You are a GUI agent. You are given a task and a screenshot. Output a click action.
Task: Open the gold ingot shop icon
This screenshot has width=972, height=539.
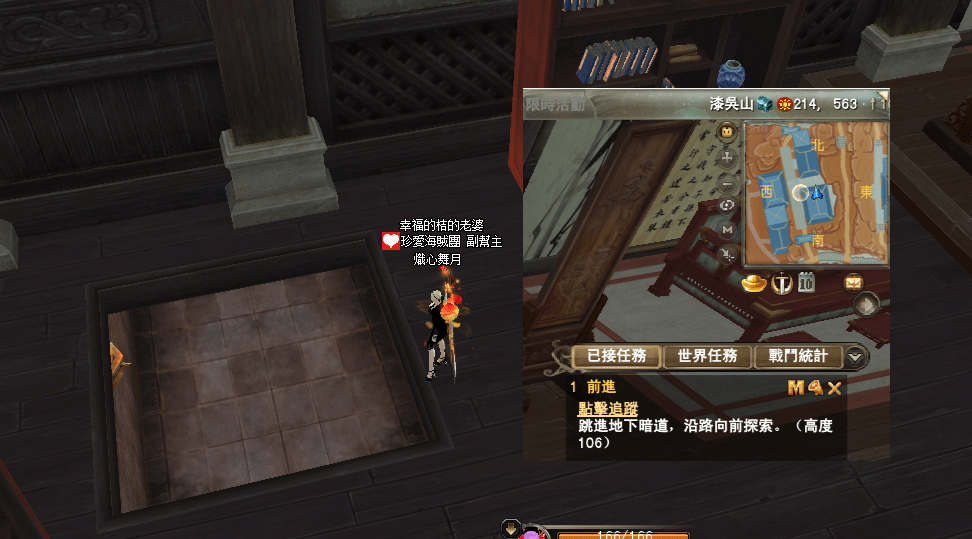click(x=753, y=283)
